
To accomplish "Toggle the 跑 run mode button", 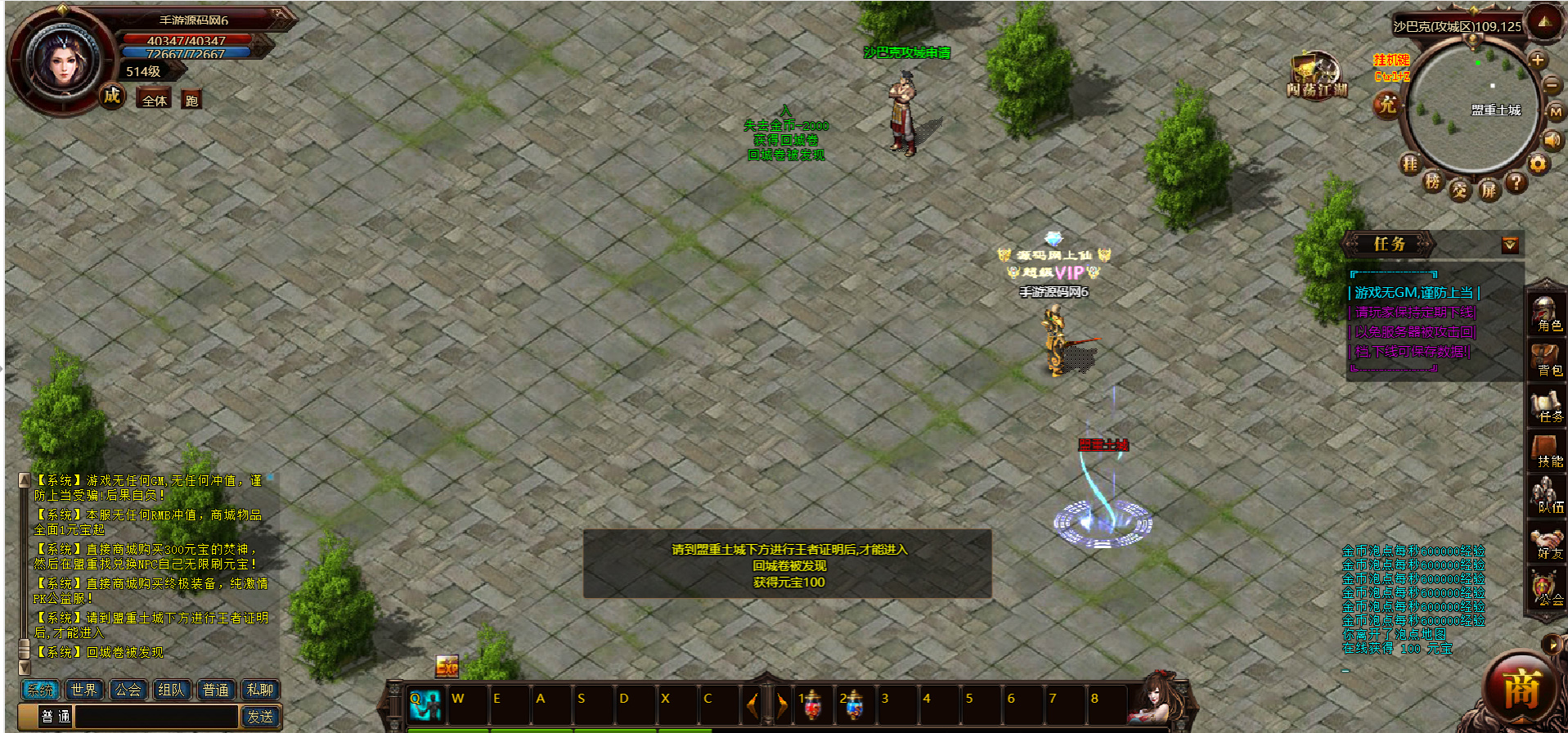I will click(x=191, y=100).
